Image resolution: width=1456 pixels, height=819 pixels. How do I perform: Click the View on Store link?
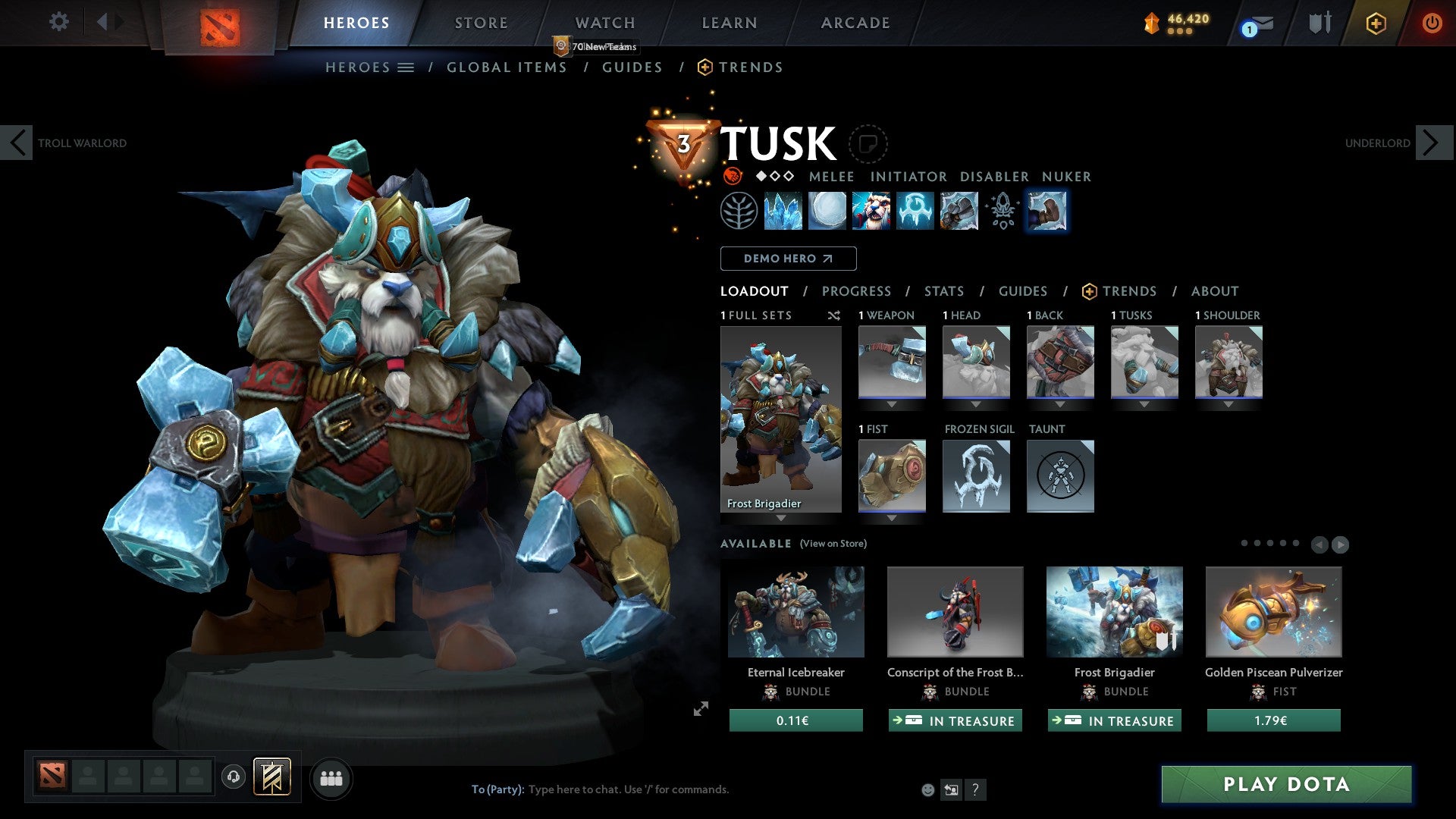pos(833,544)
